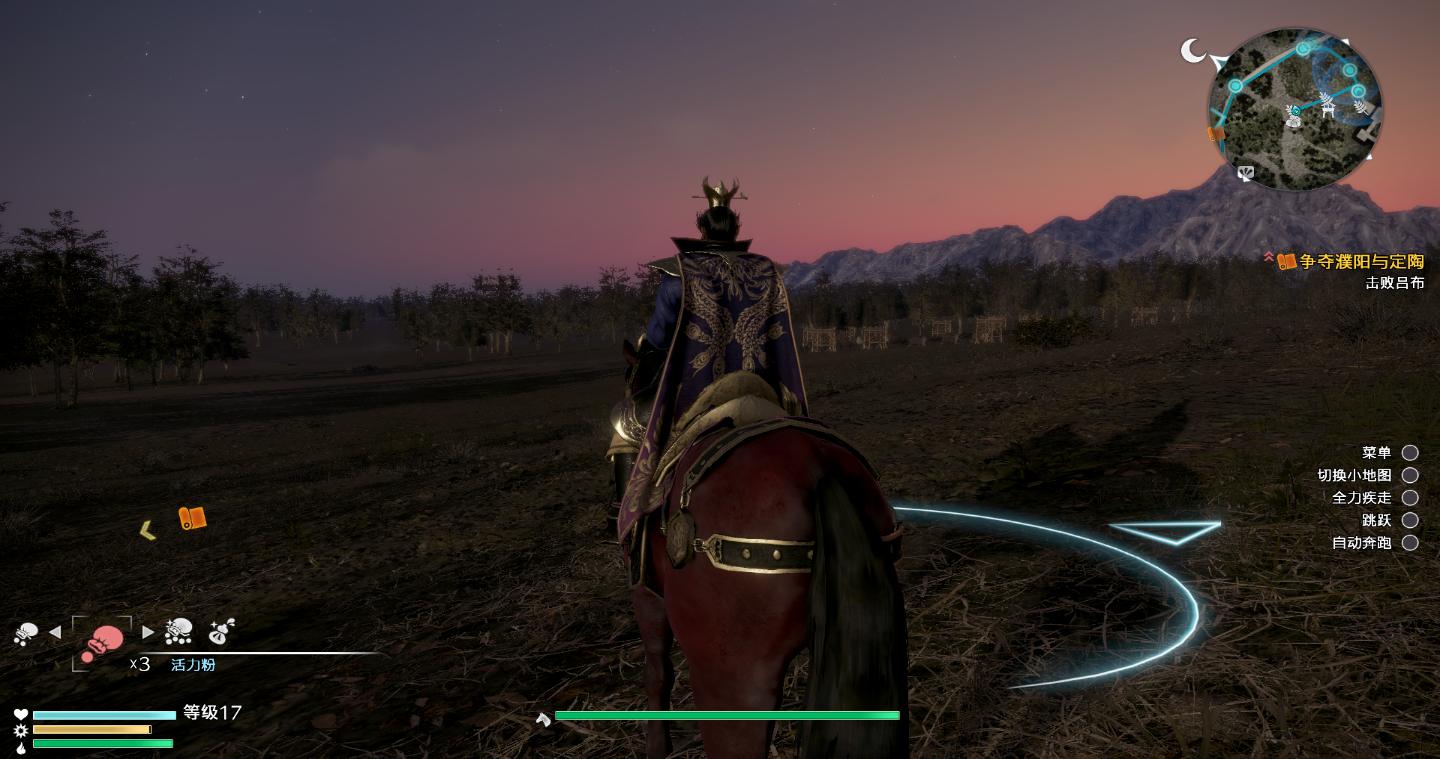This screenshot has width=1440, height=759.
Task: Select the orange scroll marker on the minimap edge
Action: coord(1216,134)
